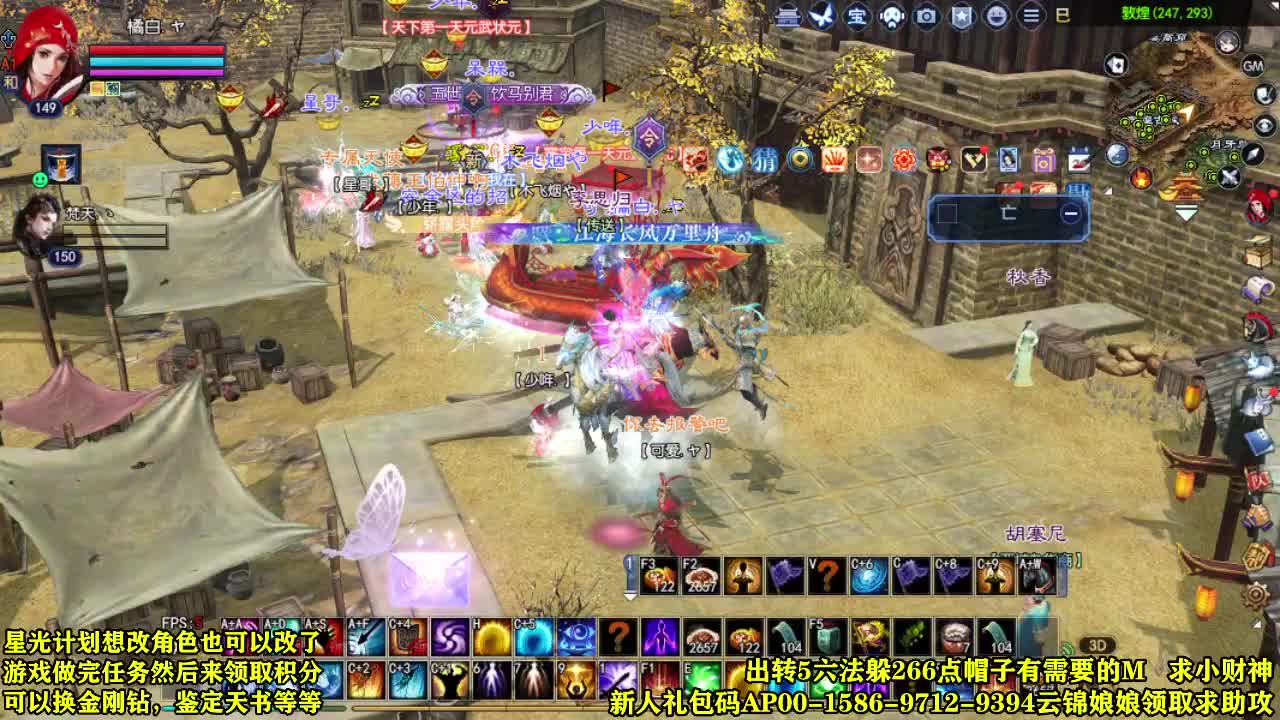Open the blue swirl event icon in toolbar

point(730,158)
